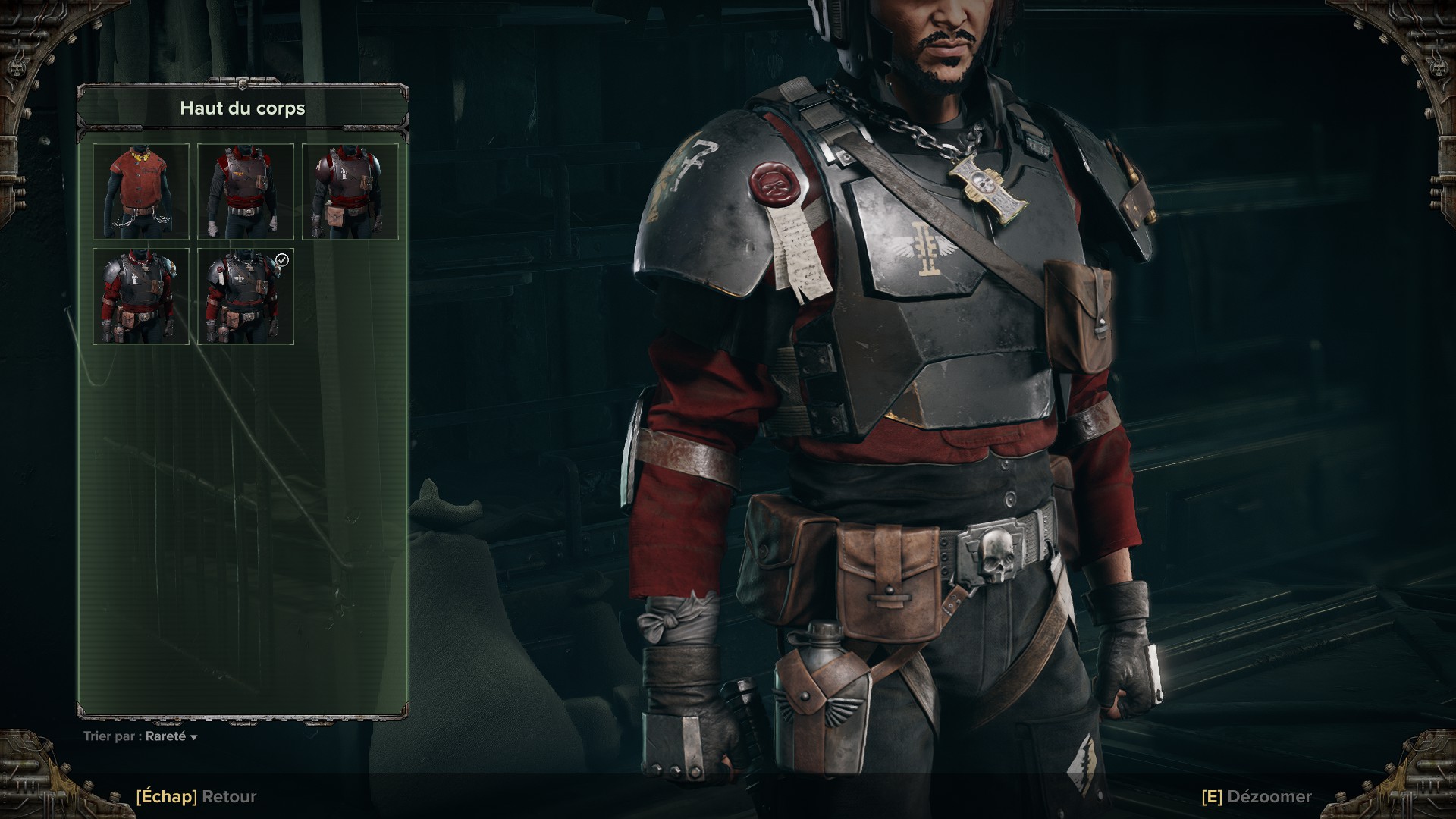Screen dimensions: 1456x819
Task: Select the red-sleeved armor without wax seal
Action: pos(141,297)
